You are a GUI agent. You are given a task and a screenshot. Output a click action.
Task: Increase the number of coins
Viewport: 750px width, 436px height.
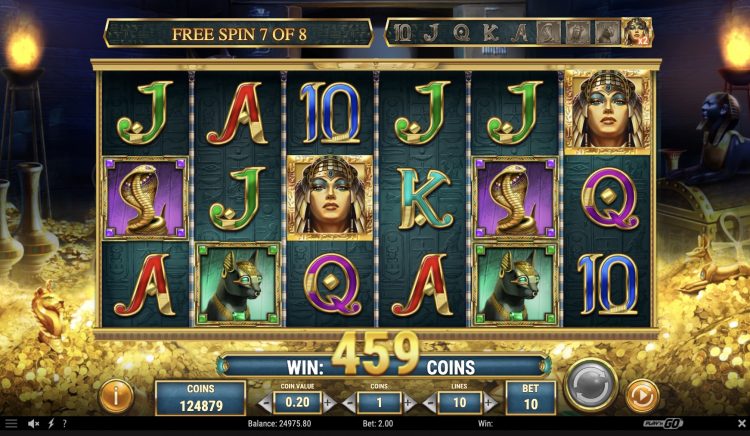[408, 403]
